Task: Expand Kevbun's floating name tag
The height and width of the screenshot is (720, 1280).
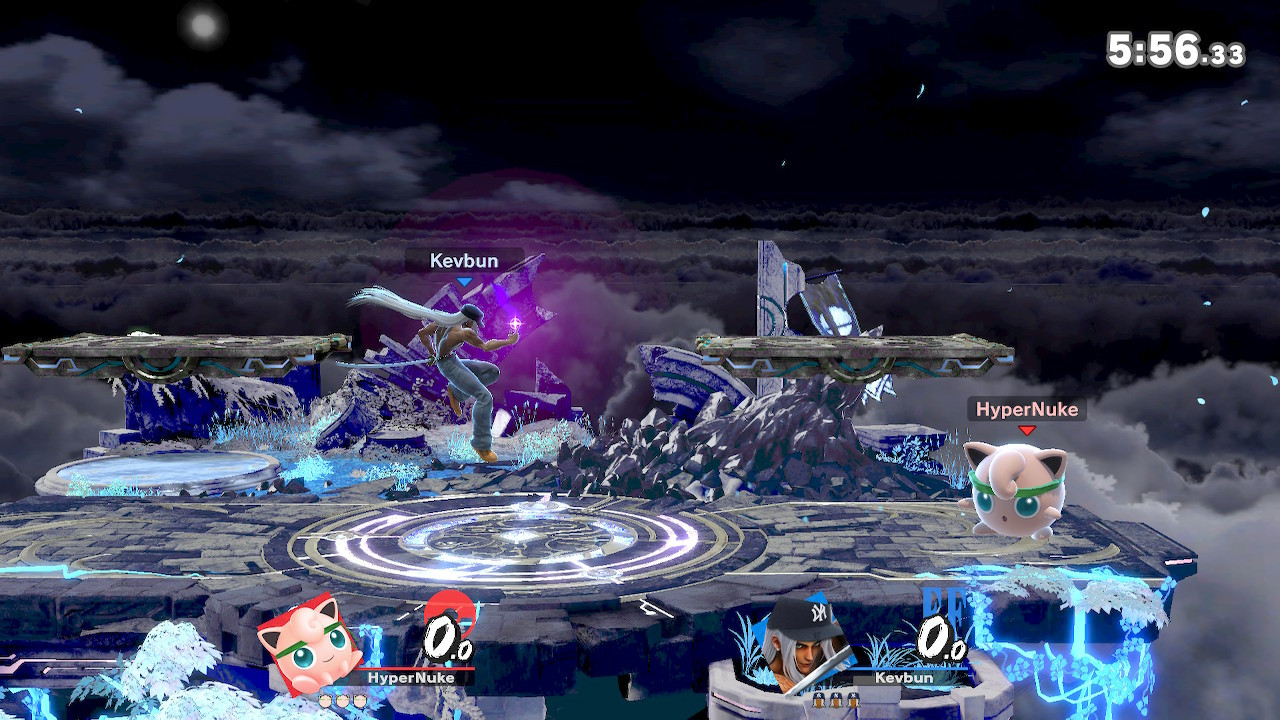Action: [462, 260]
